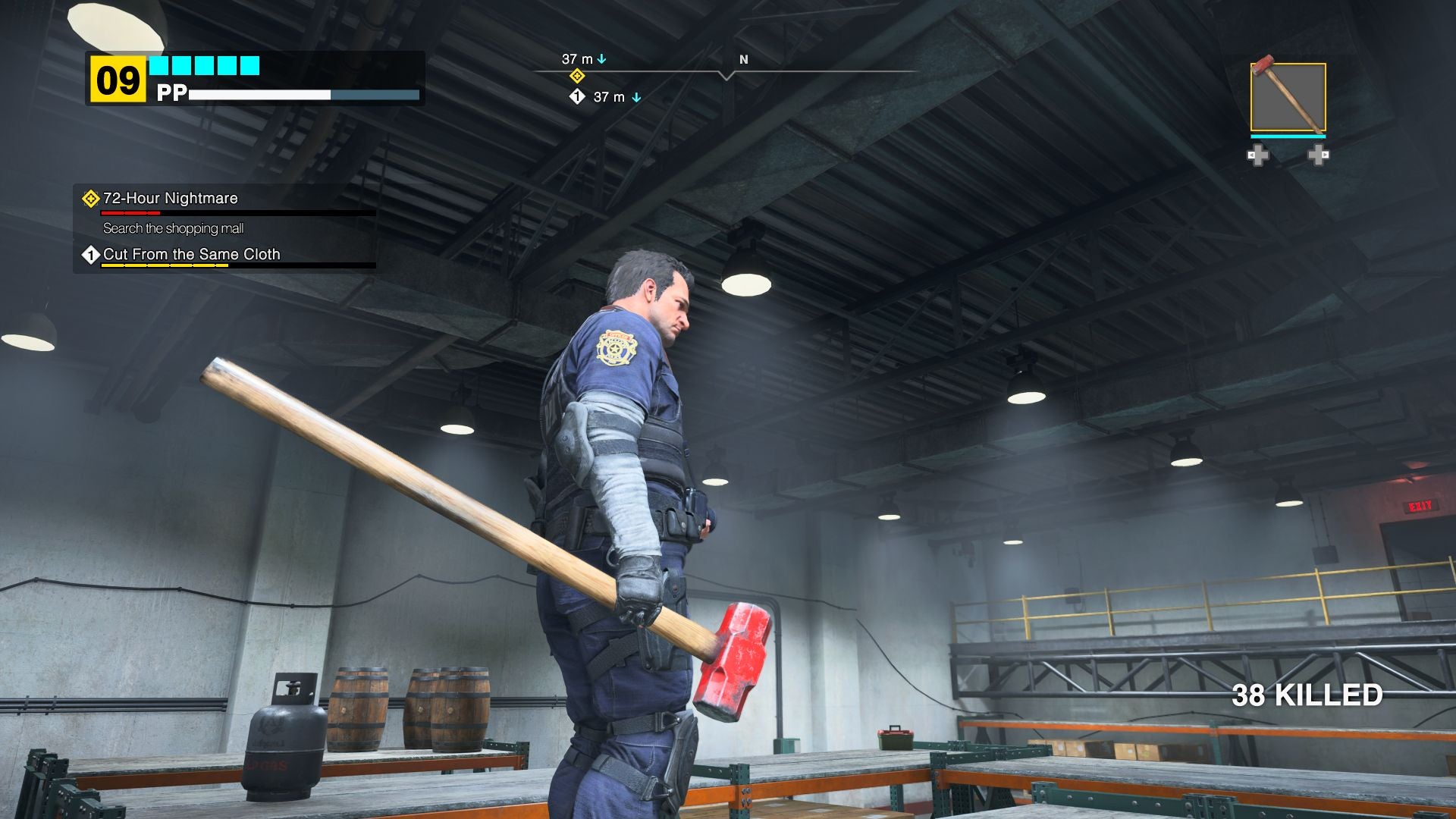Image resolution: width=1456 pixels, height=819 pixels.
Task: Click the yellow 72-Hour Nightmare mission diamond icon
Action: [x=90, y=198]
